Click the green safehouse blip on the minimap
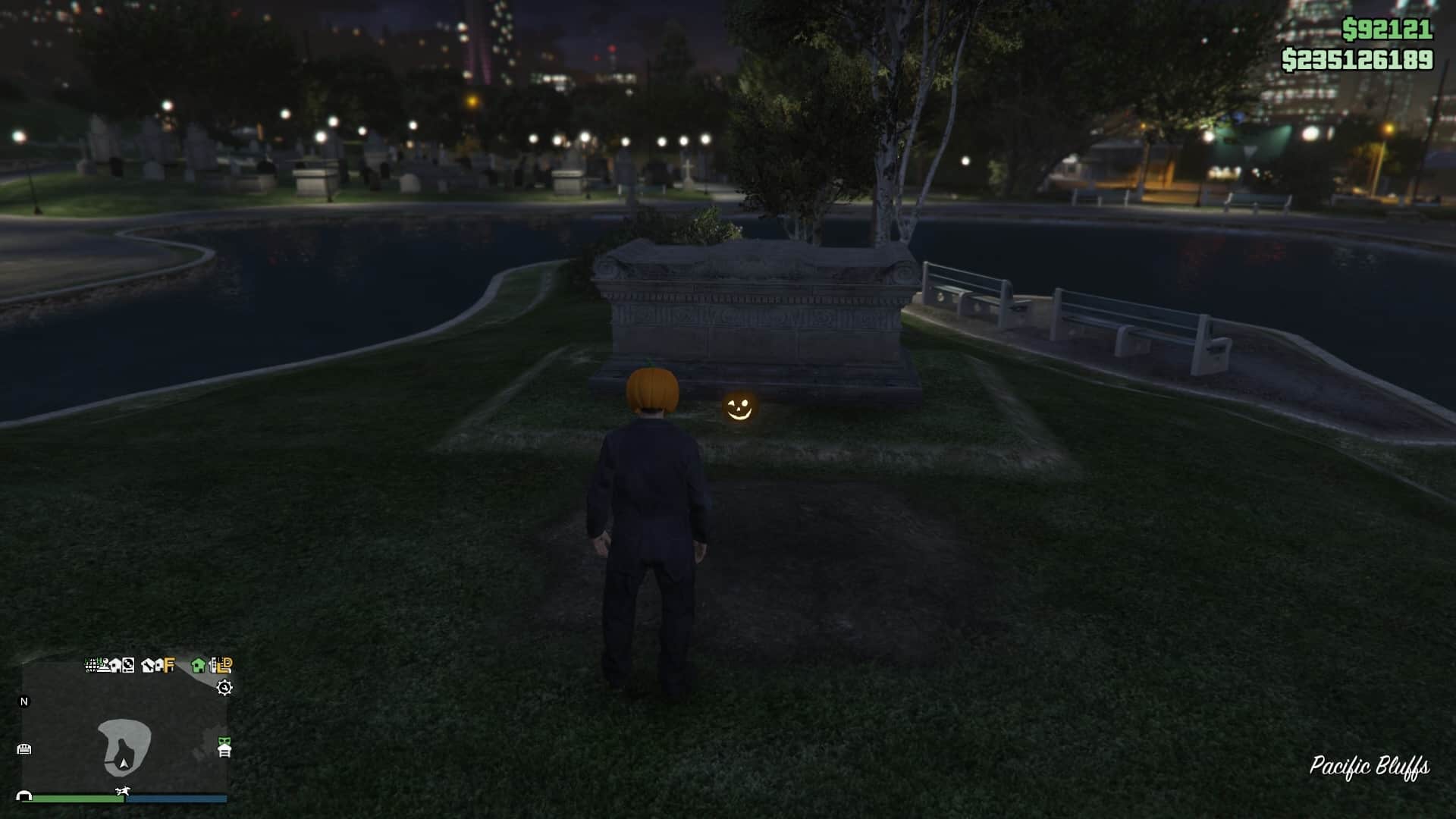Image resolution: width=1456 pixels, height=819 pixels. 198,666
